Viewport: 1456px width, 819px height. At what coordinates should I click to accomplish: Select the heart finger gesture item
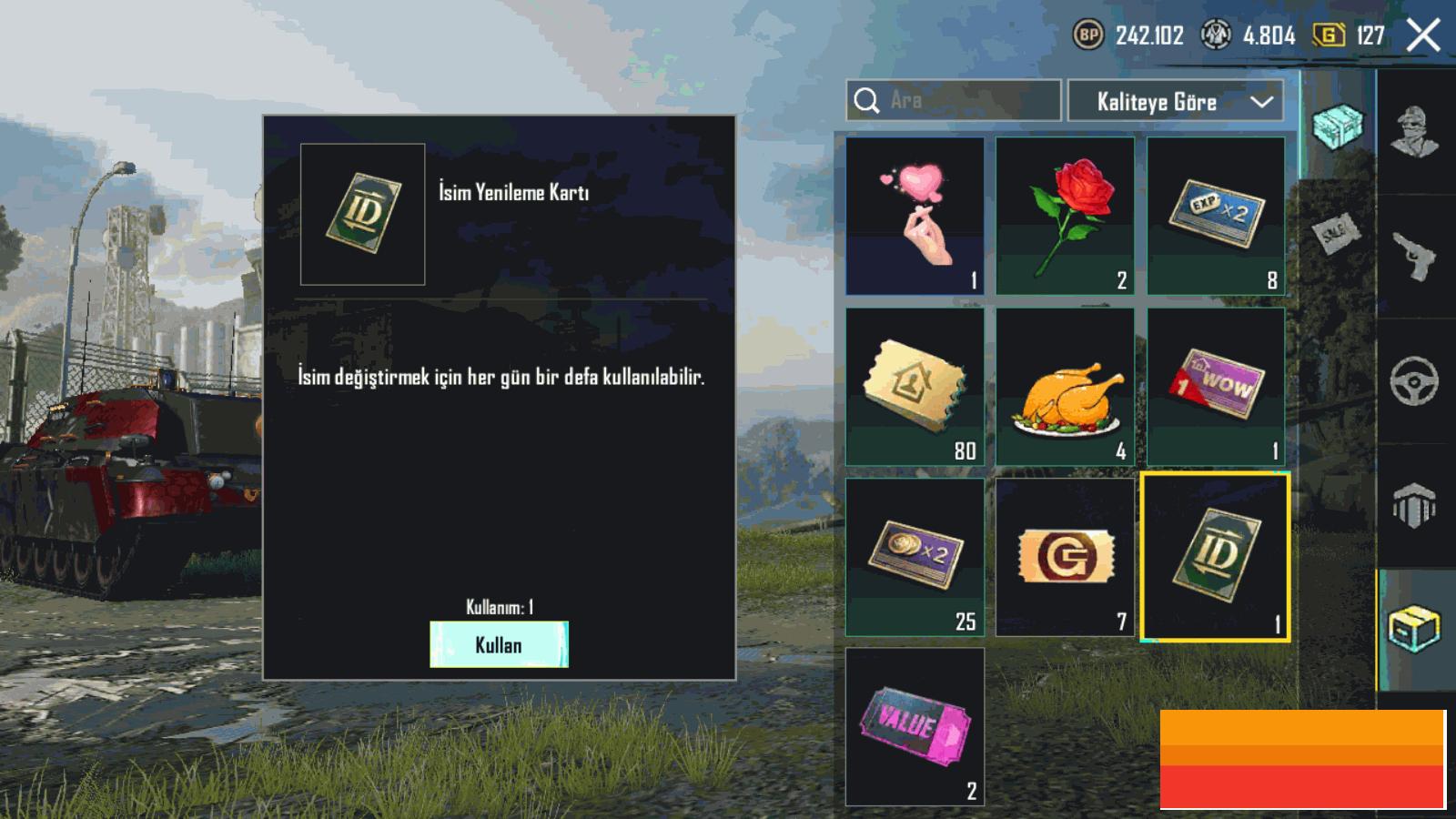(915, 217)
